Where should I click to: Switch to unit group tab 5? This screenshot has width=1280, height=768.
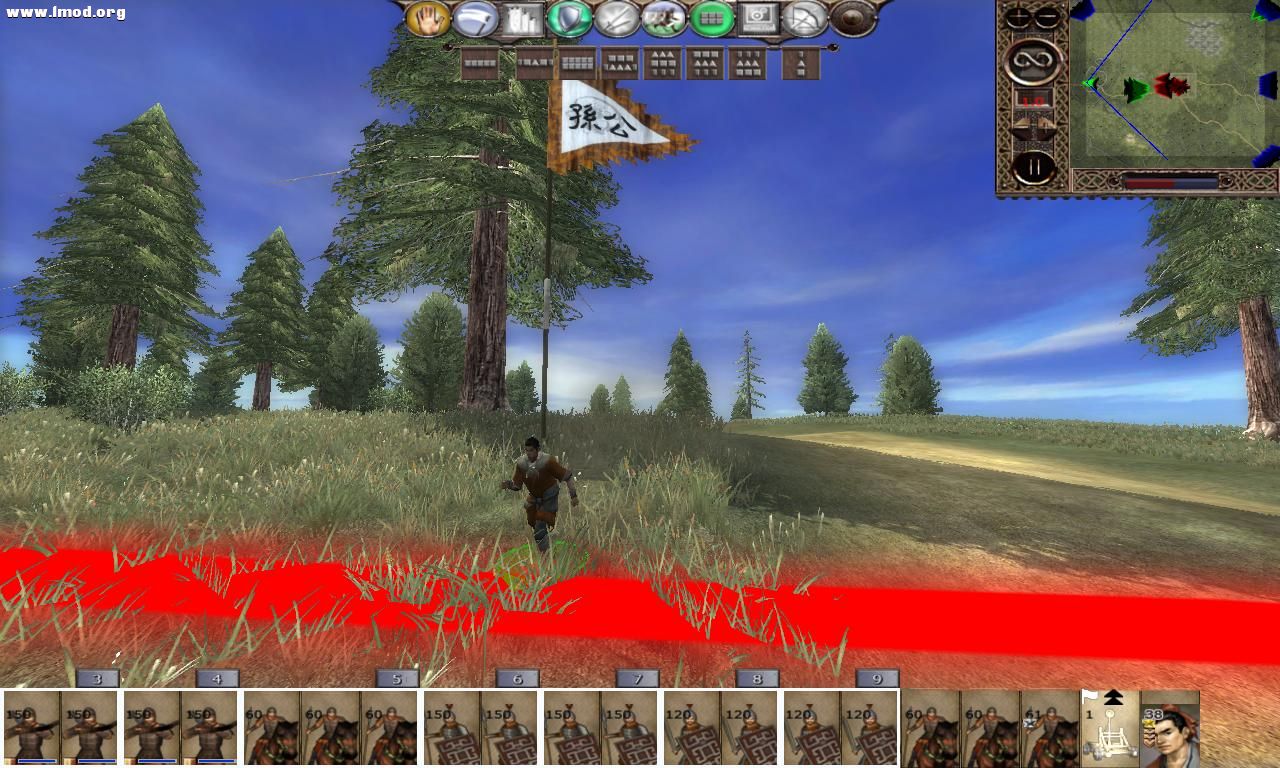(397, 678)
